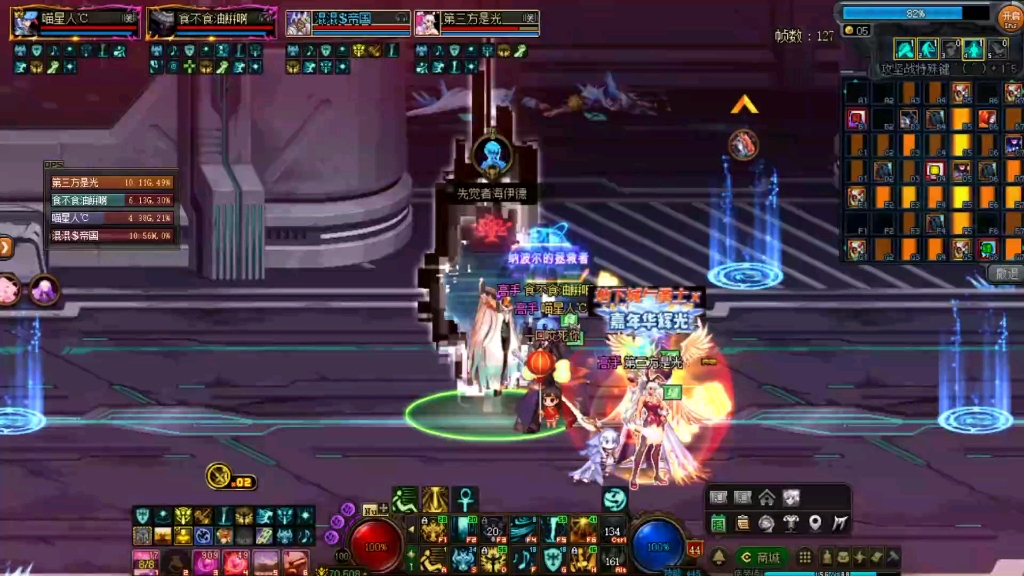This screenshot has width=1024, height=576.
Task: Activate the ankh skill icon
Action: [466, 499]
